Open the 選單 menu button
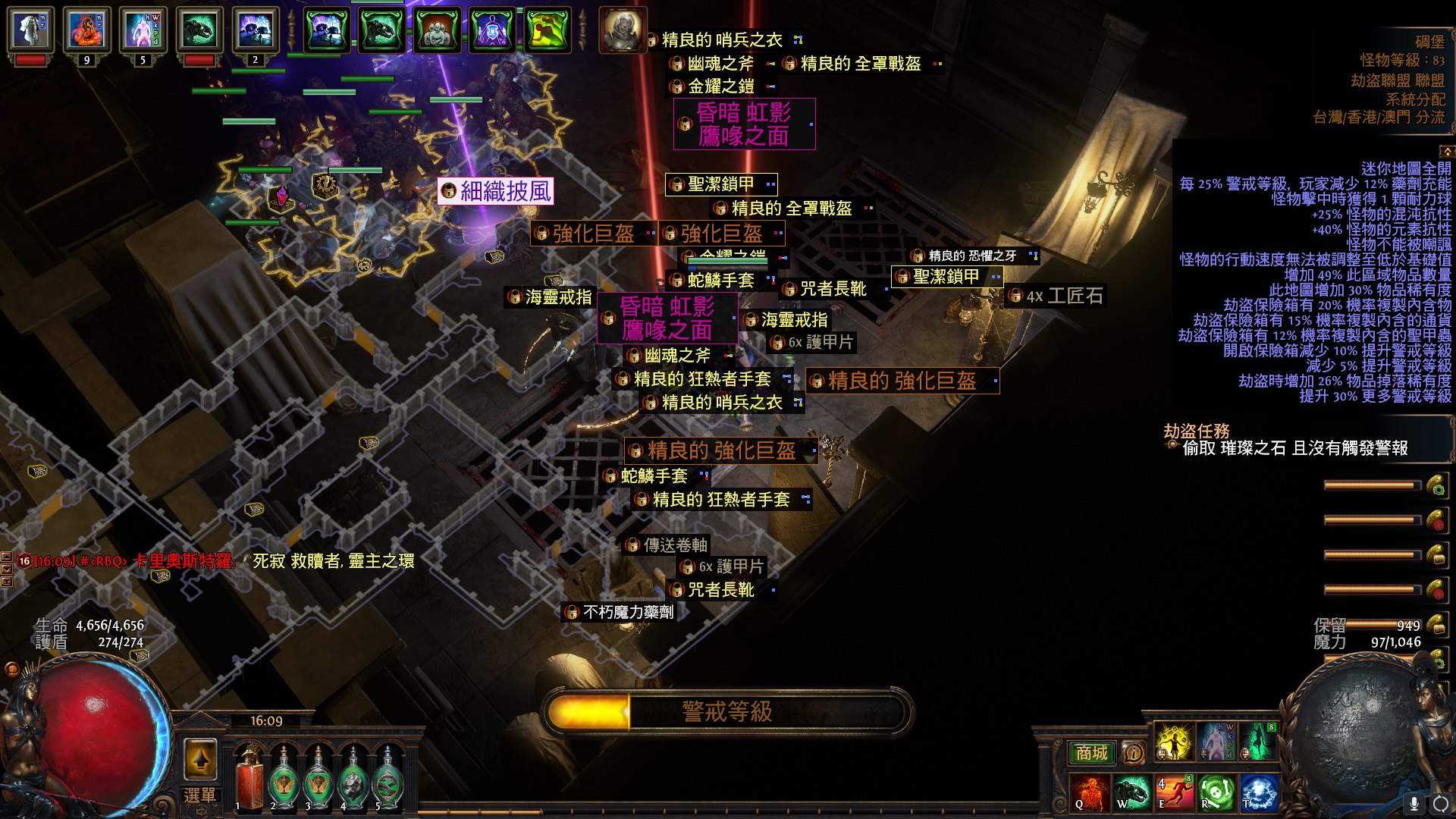The width and height of the screenshot is (1456, 819). point(199,795)
